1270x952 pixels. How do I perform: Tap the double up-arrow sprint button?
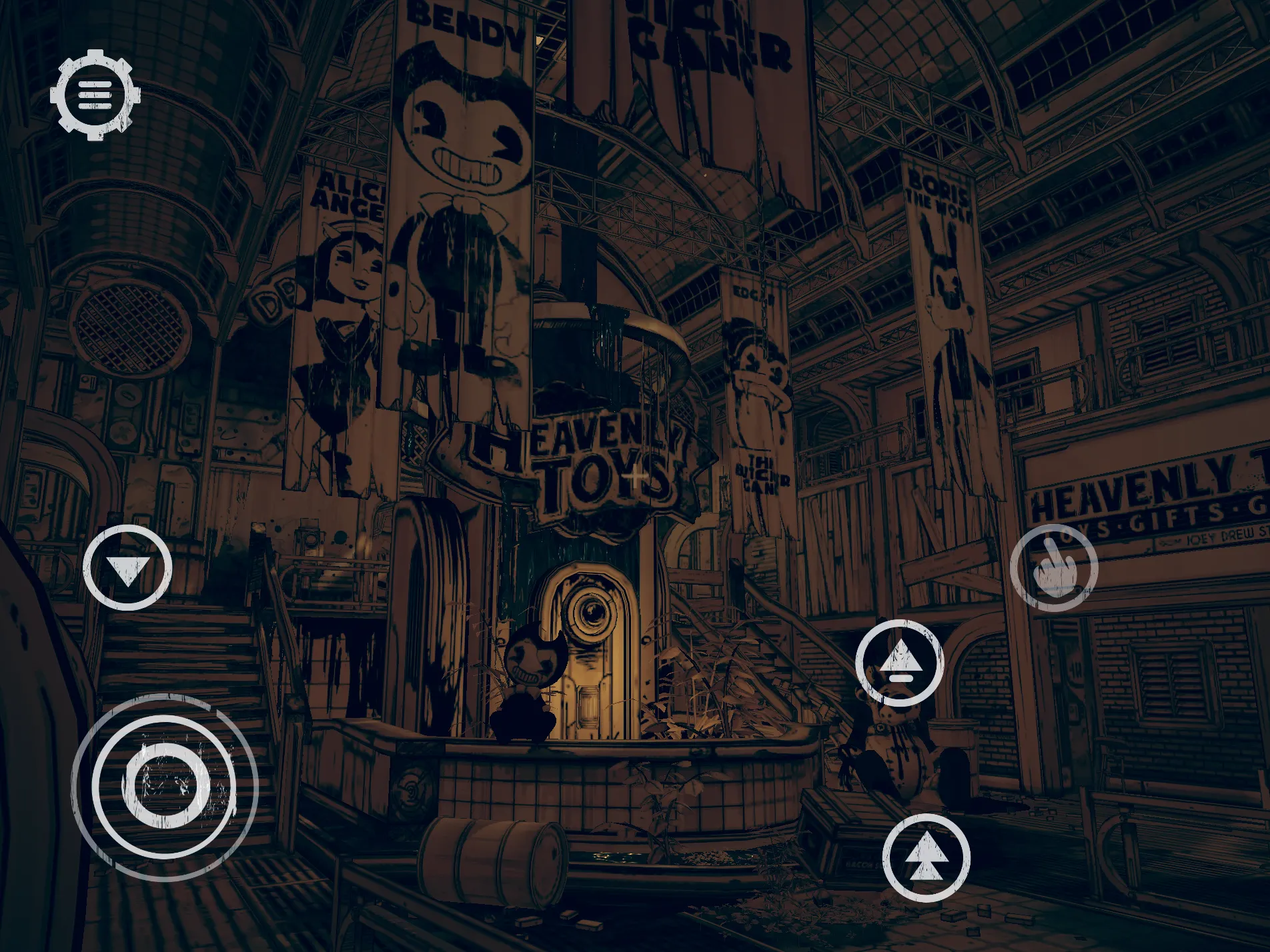pyautogui.click(x=926, y=858)
